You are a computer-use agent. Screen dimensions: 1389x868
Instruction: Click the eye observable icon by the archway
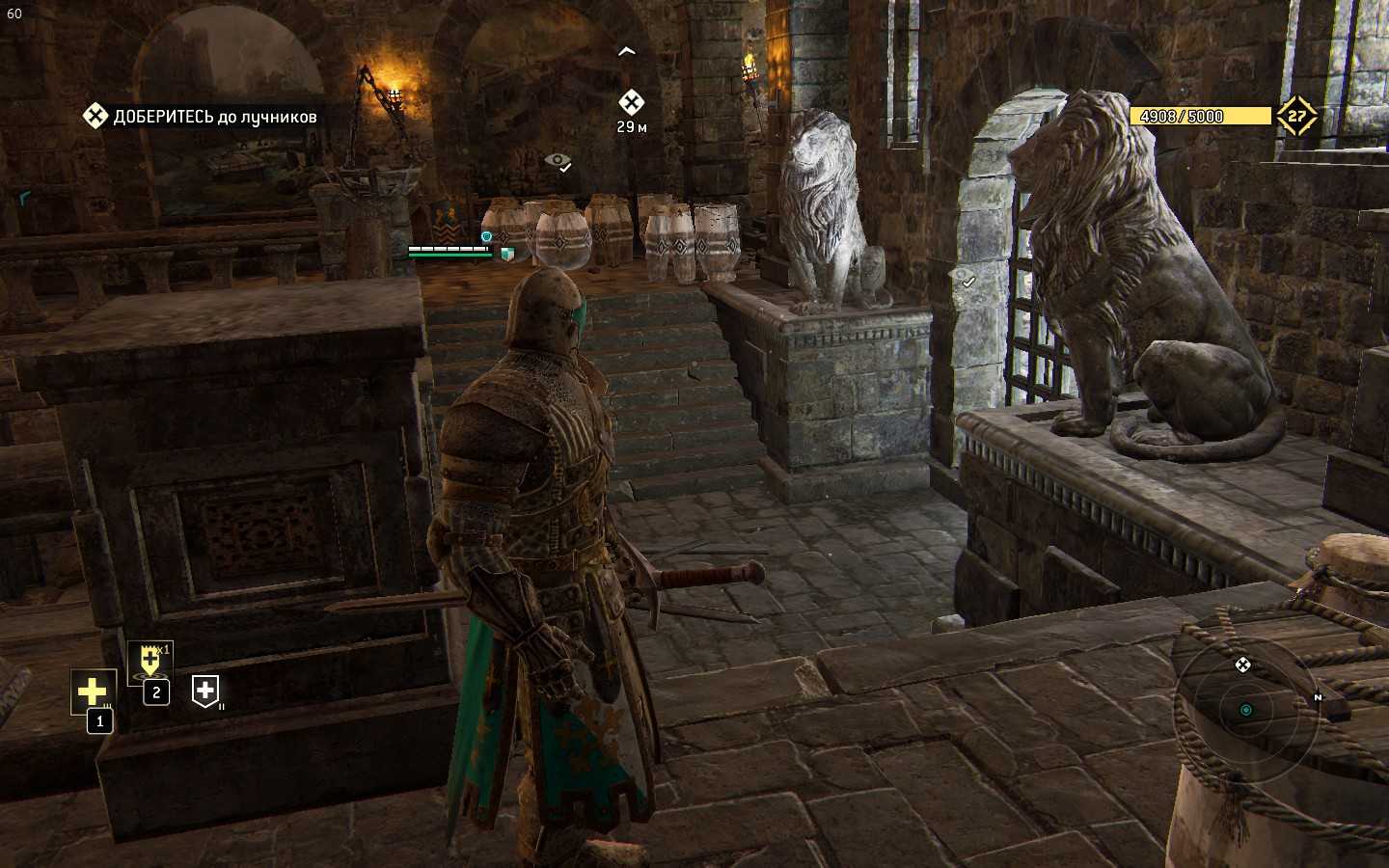tap(964, 279)
